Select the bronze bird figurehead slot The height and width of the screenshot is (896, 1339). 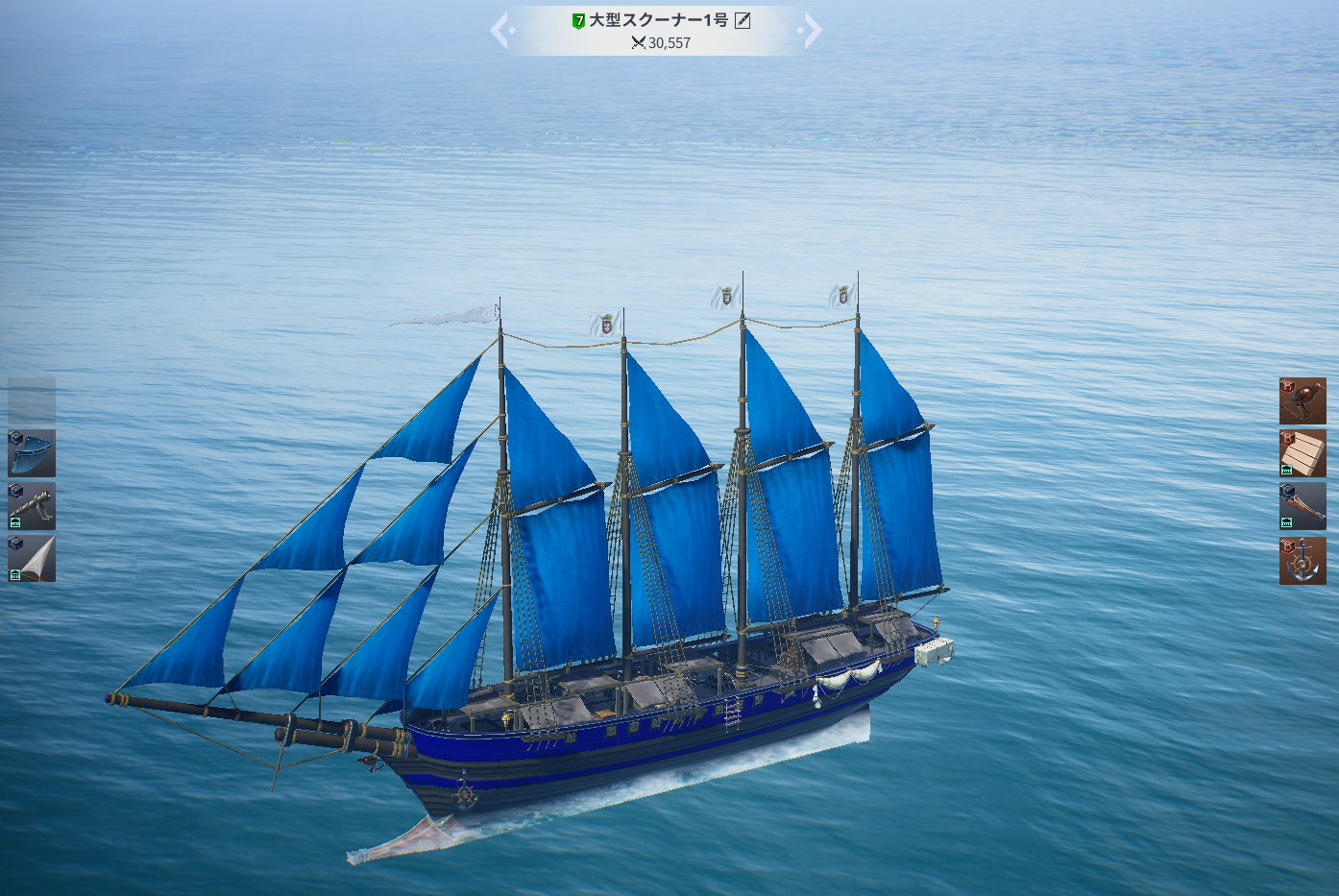[1302, 401]
